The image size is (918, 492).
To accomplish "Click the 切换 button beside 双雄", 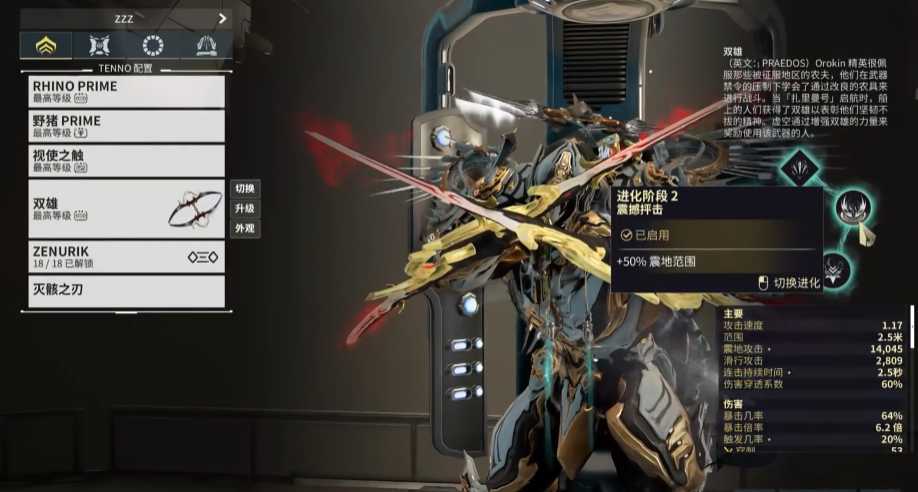I will coord(245,188).
